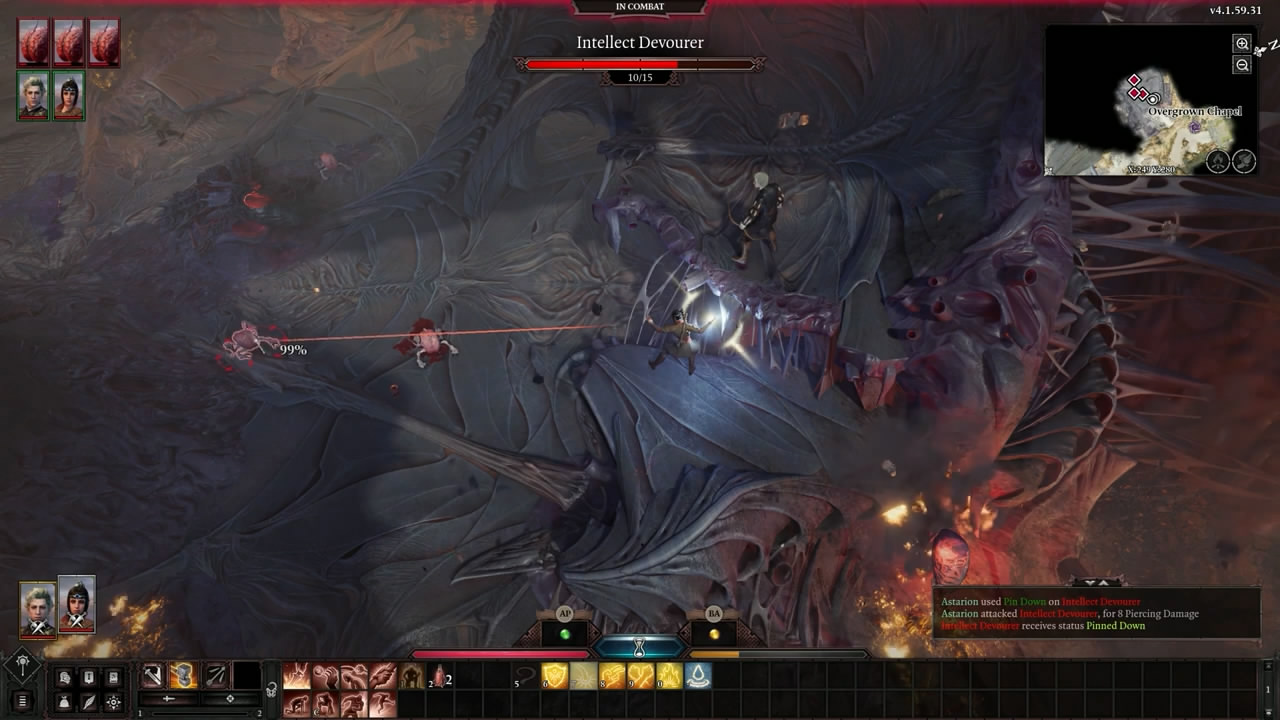This screenshot has width=1280, height=720.
Task: Activate the golden shield ability
Action: coord(555,677)
